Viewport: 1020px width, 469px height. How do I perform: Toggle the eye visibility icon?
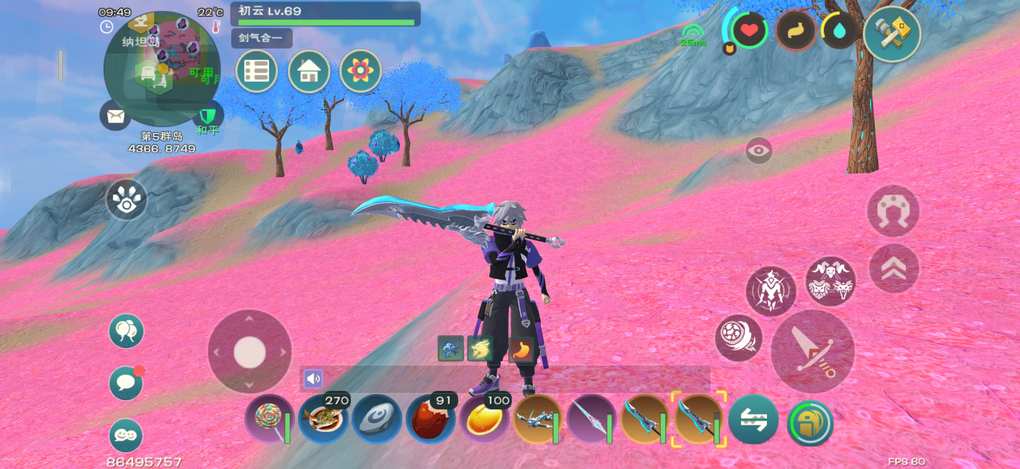[759, 151]
